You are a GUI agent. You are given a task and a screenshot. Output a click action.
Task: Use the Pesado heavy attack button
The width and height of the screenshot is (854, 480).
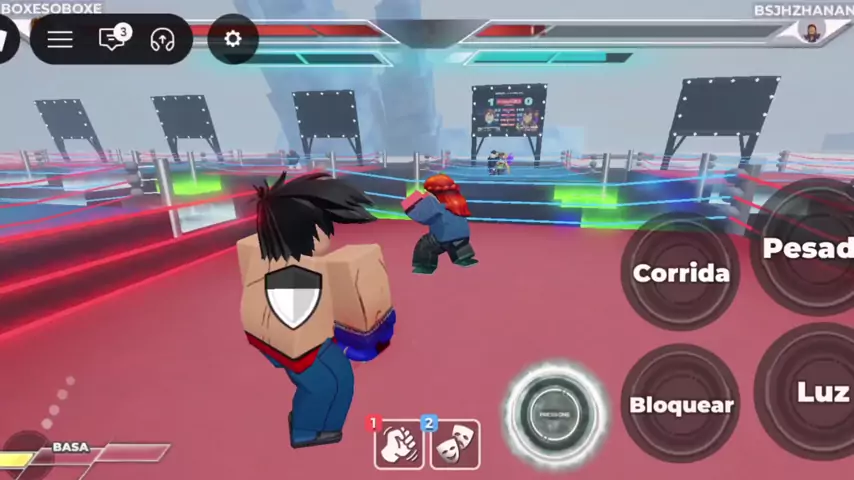coord(806,248)
